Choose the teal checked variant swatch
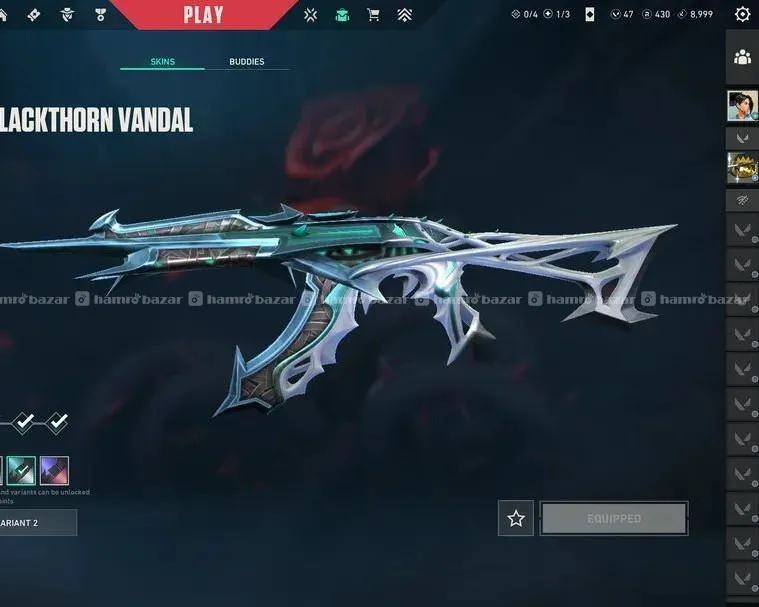 pyautogui.click(x=22, y=469)
